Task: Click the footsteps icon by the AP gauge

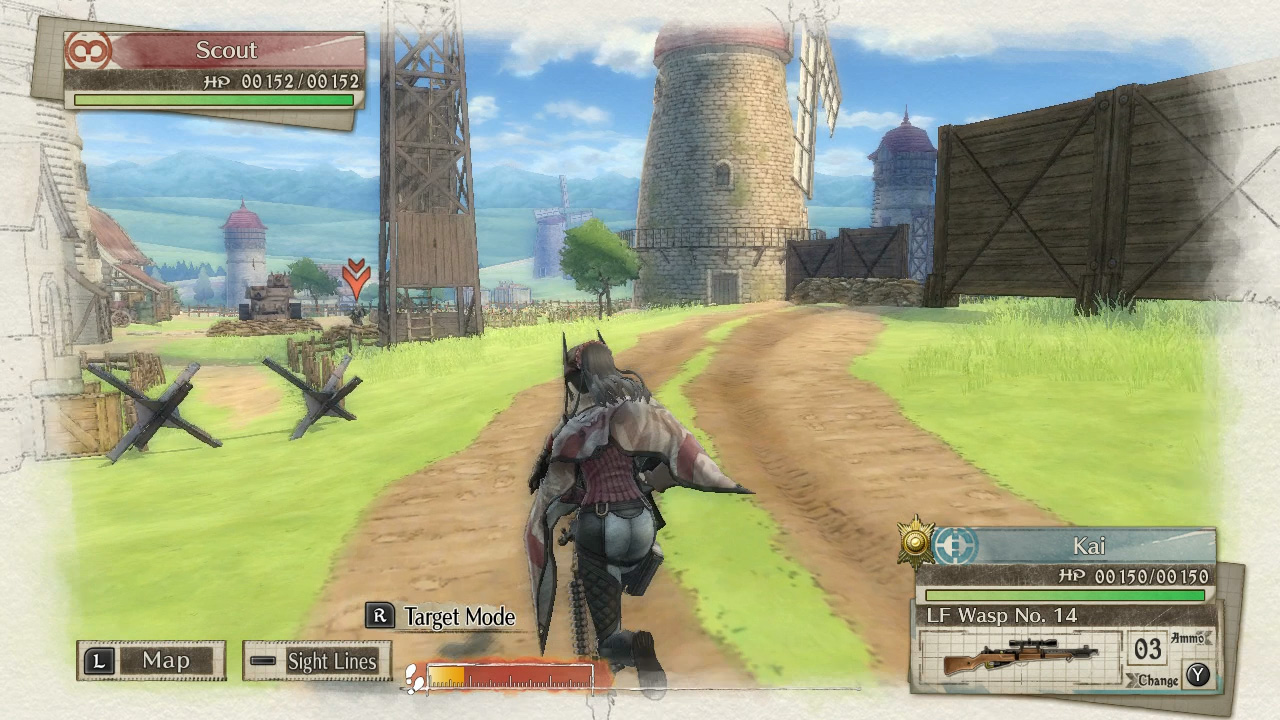Action: (412, 677)
